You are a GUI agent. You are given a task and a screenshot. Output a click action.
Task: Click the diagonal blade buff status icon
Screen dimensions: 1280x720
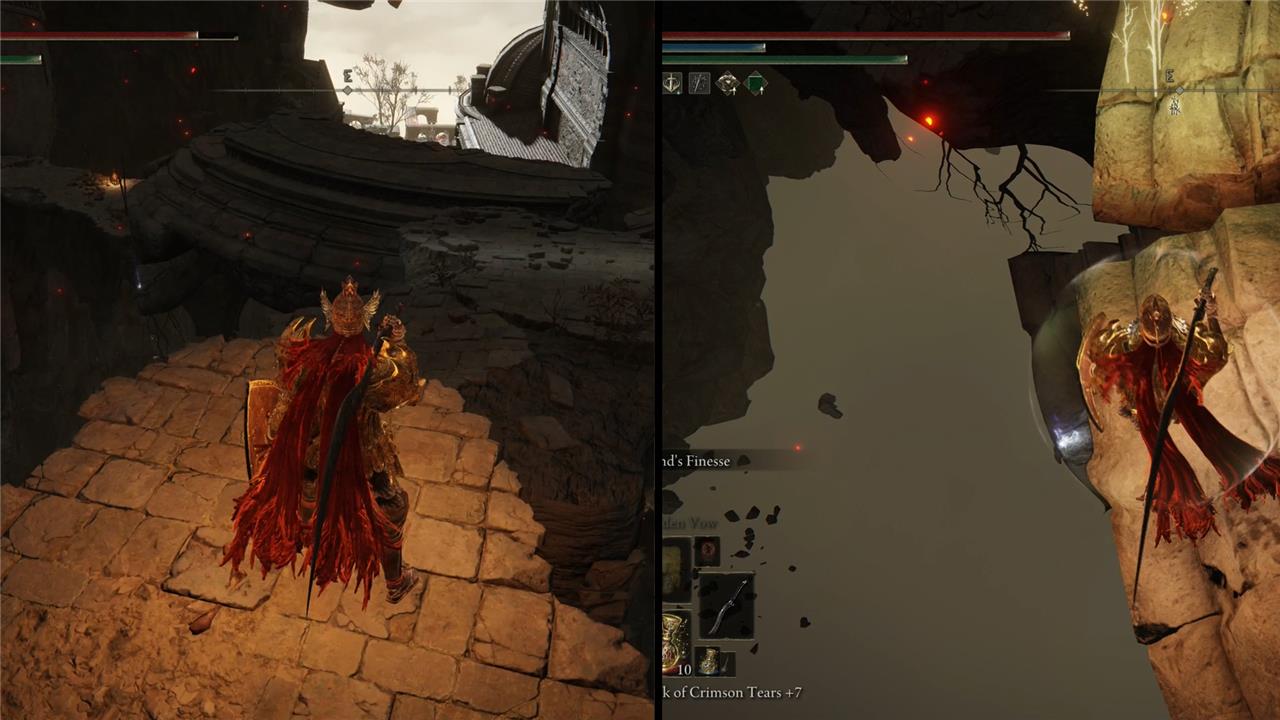[x=699, y=84]
